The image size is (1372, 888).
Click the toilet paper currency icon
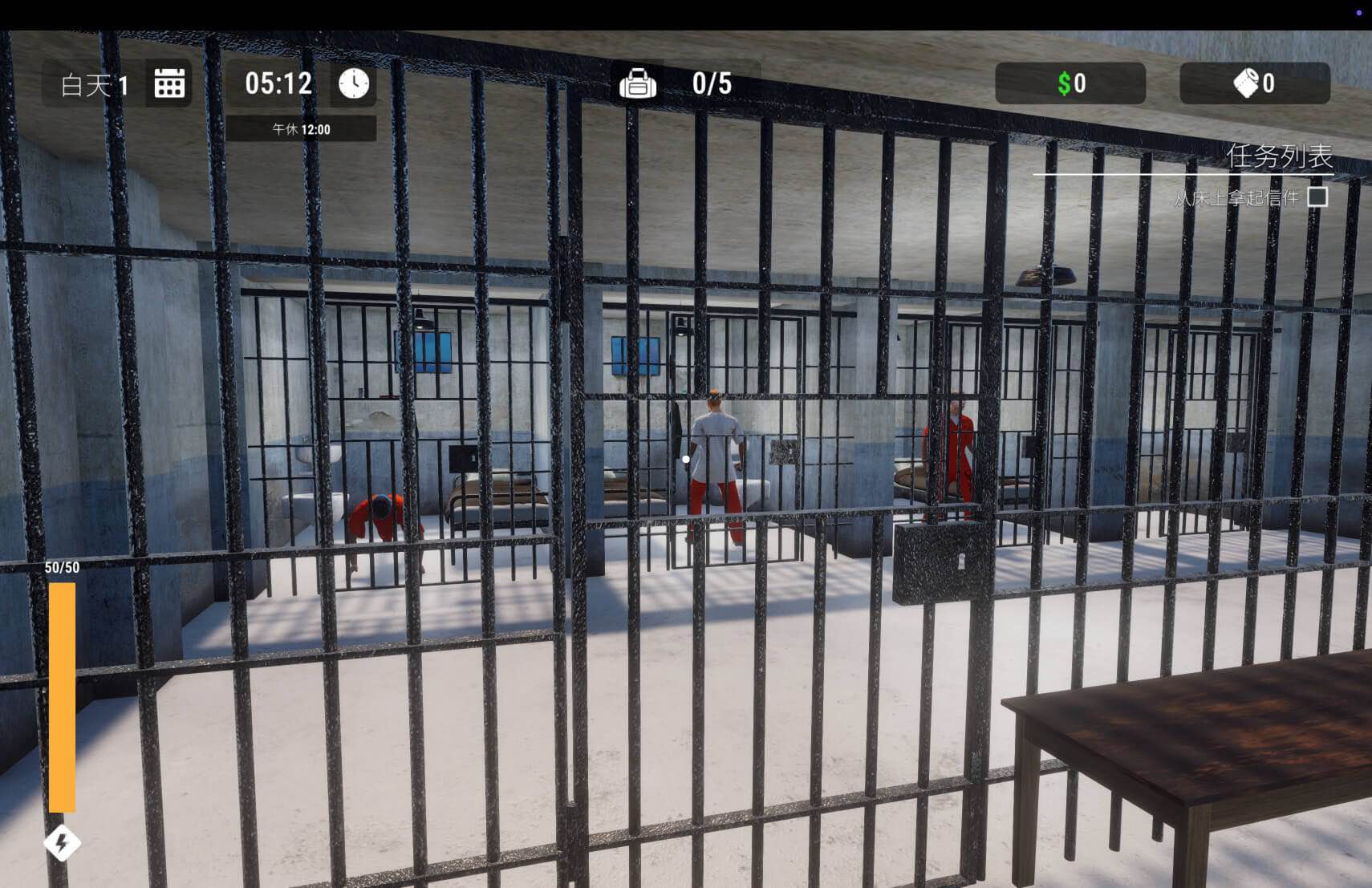pyautogui.click(x=1245, y=83)
